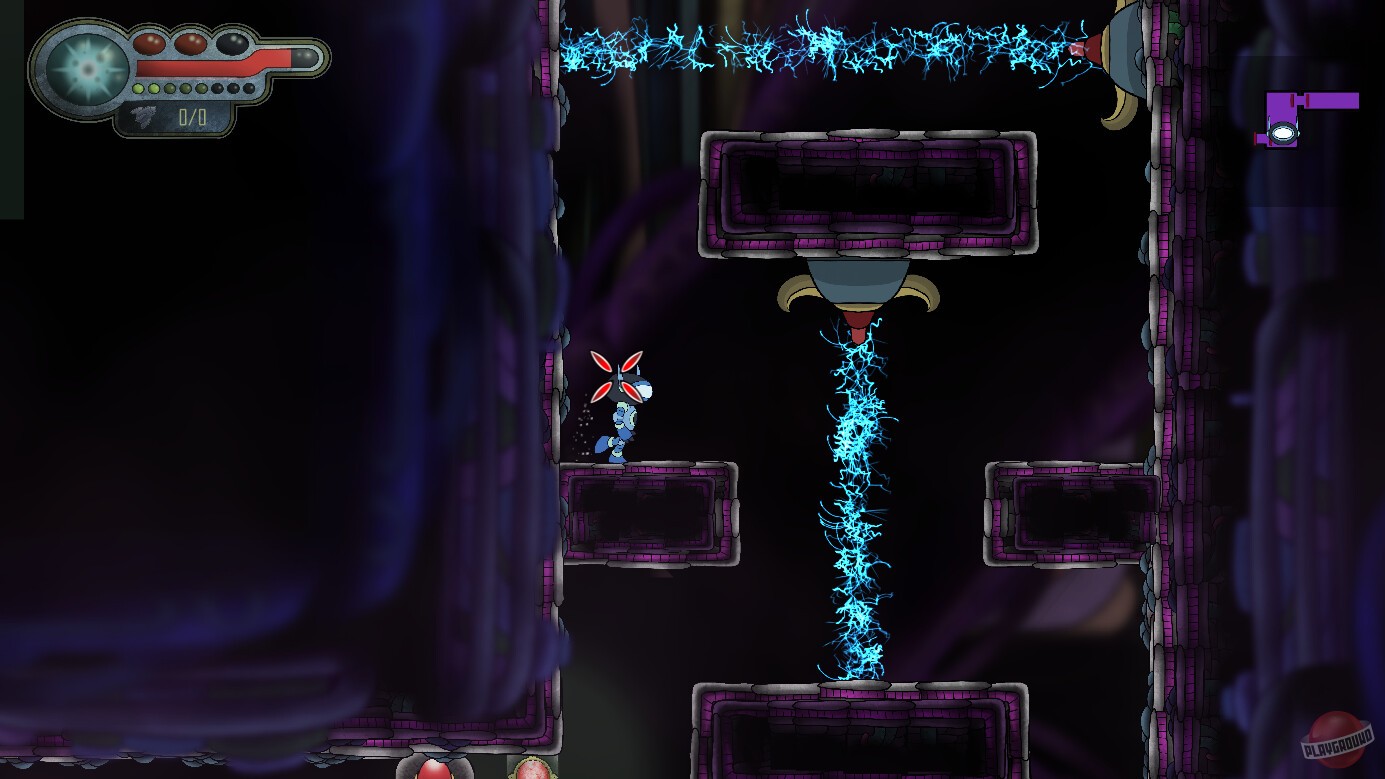The height and width of the screenshot is (779, 1385).
Task: Toggle the last unlit ammo pip in the HUD
Action: [247, 88]
